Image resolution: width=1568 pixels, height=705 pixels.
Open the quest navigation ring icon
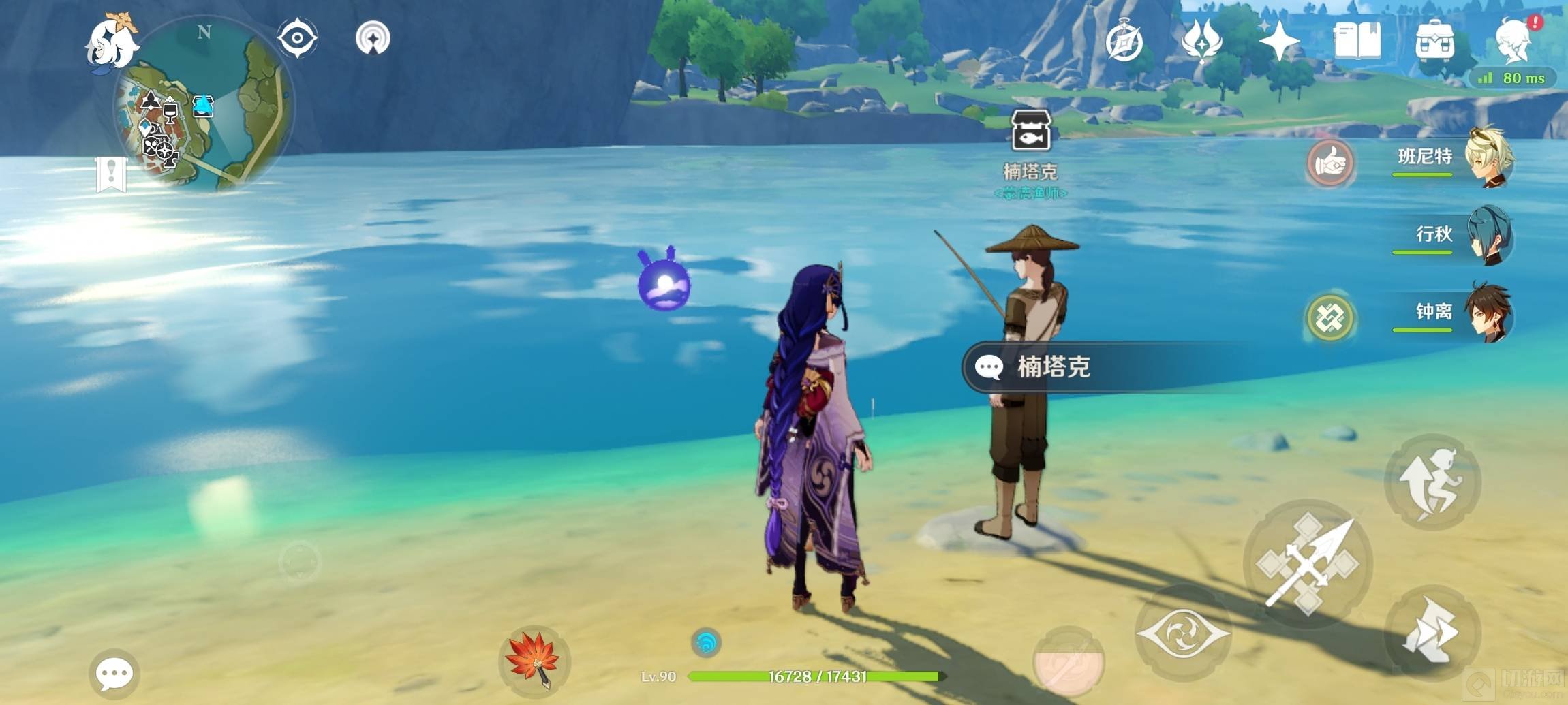pos(373,37)
